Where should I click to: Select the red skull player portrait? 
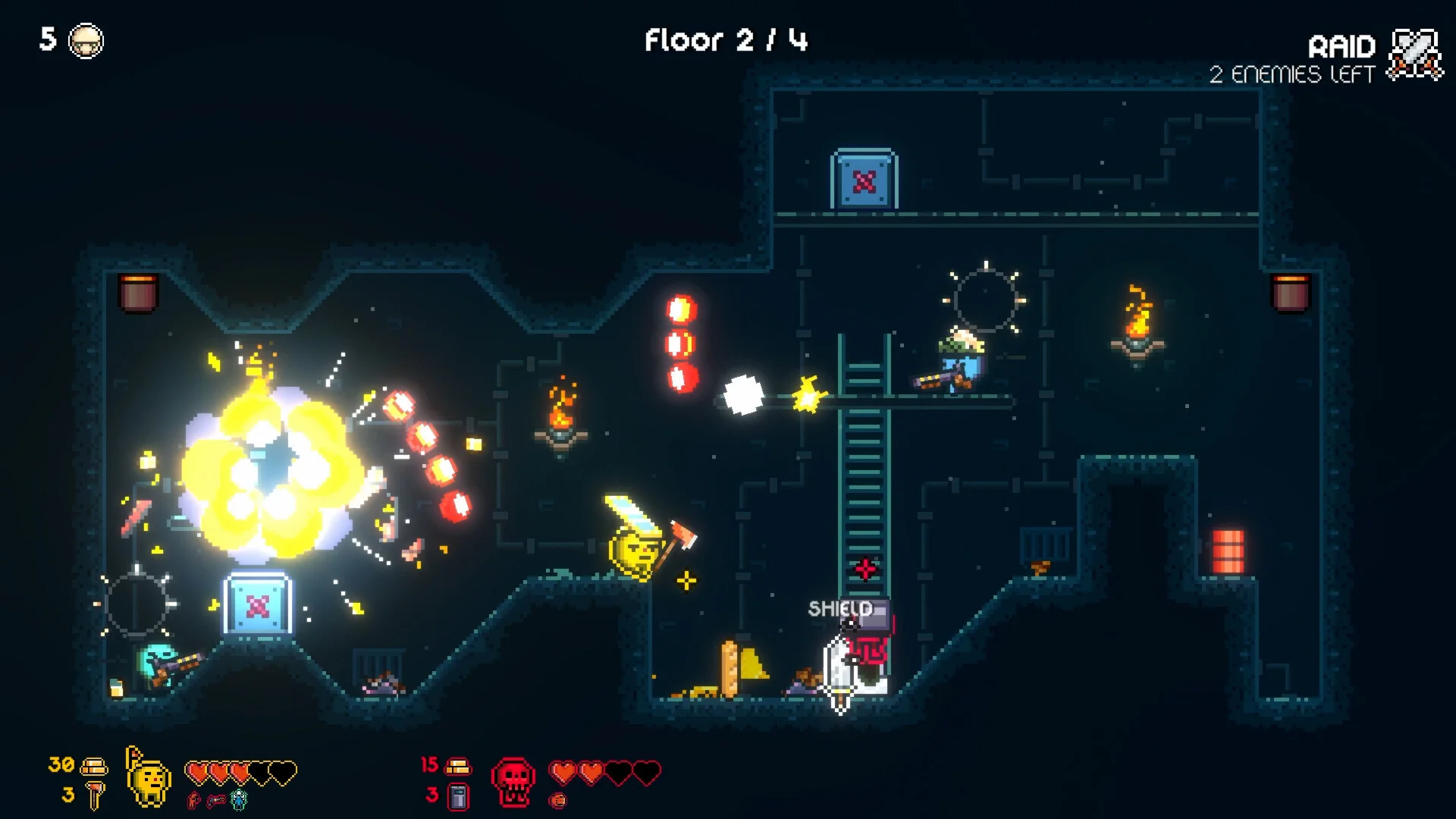click(x=513, y=783)
